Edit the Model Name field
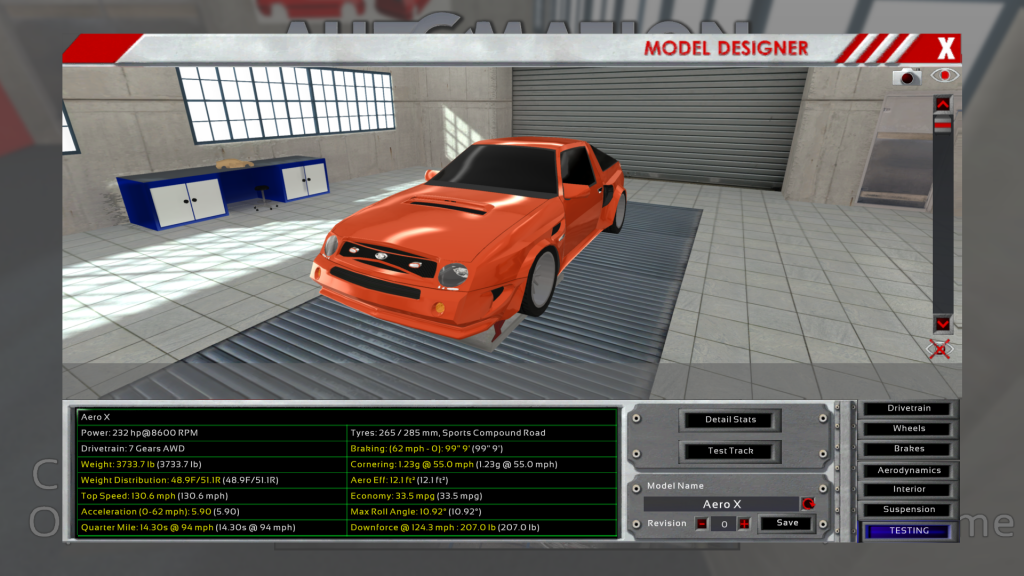Screen dimensions: 1024x576 722,504
